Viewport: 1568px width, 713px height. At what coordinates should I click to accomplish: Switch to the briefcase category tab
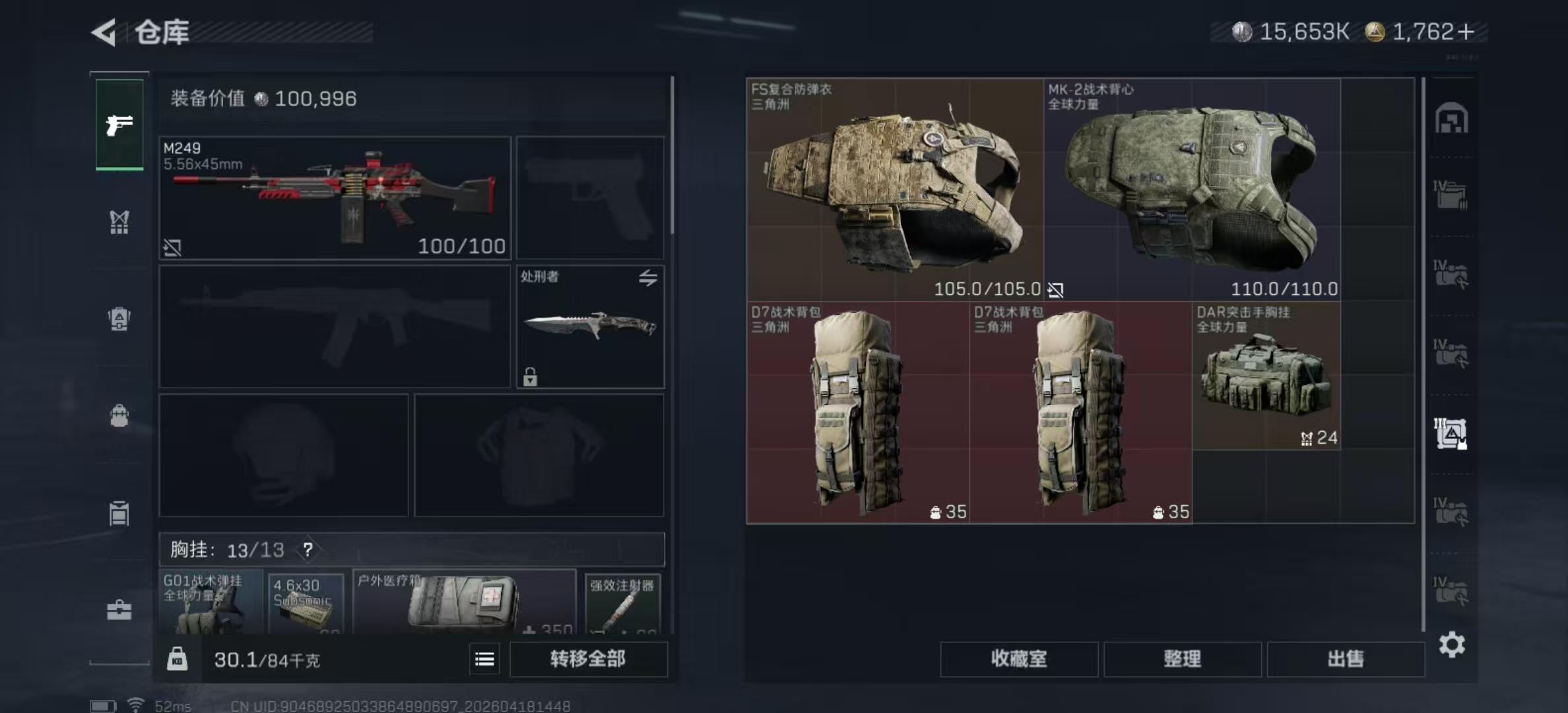tap(119, 610)
